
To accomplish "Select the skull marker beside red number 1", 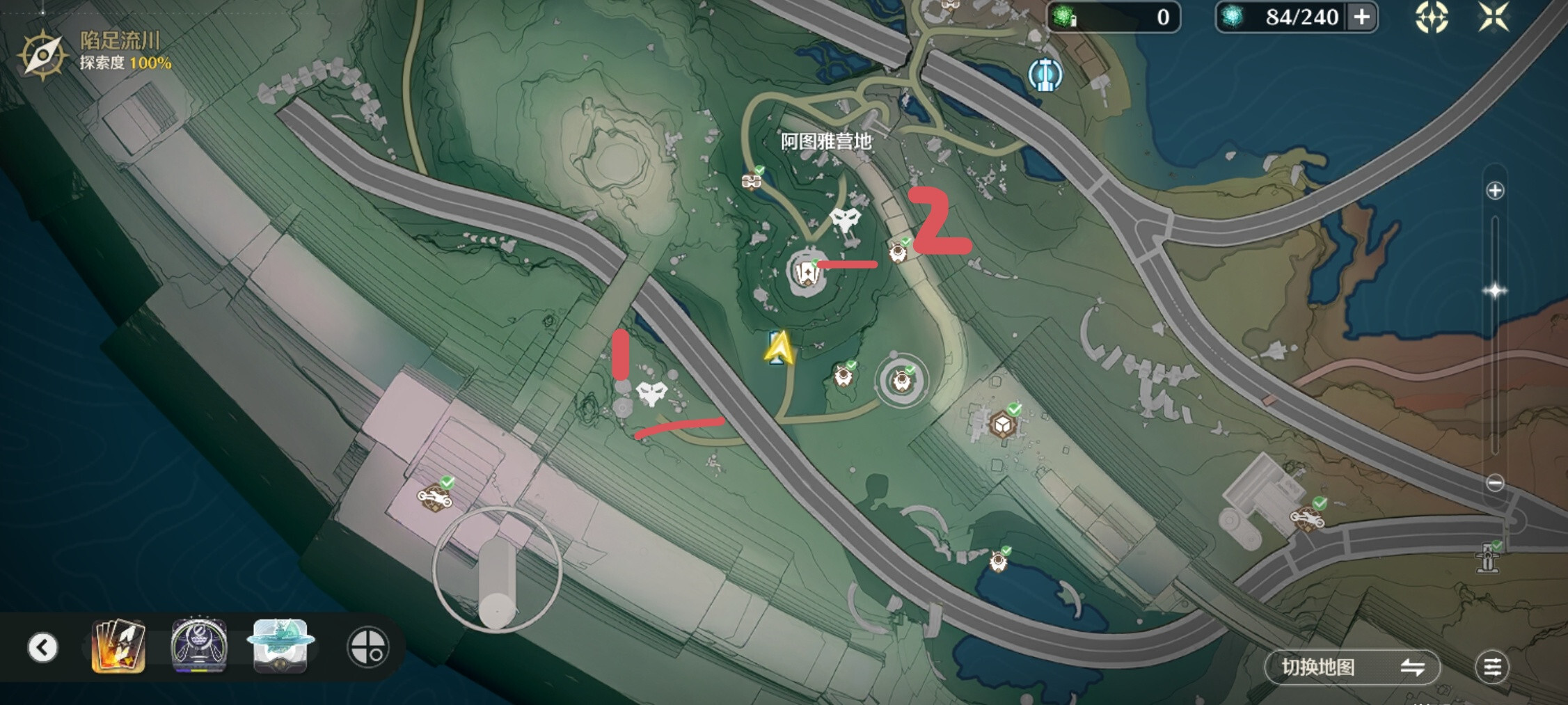I will click(651, 394).
